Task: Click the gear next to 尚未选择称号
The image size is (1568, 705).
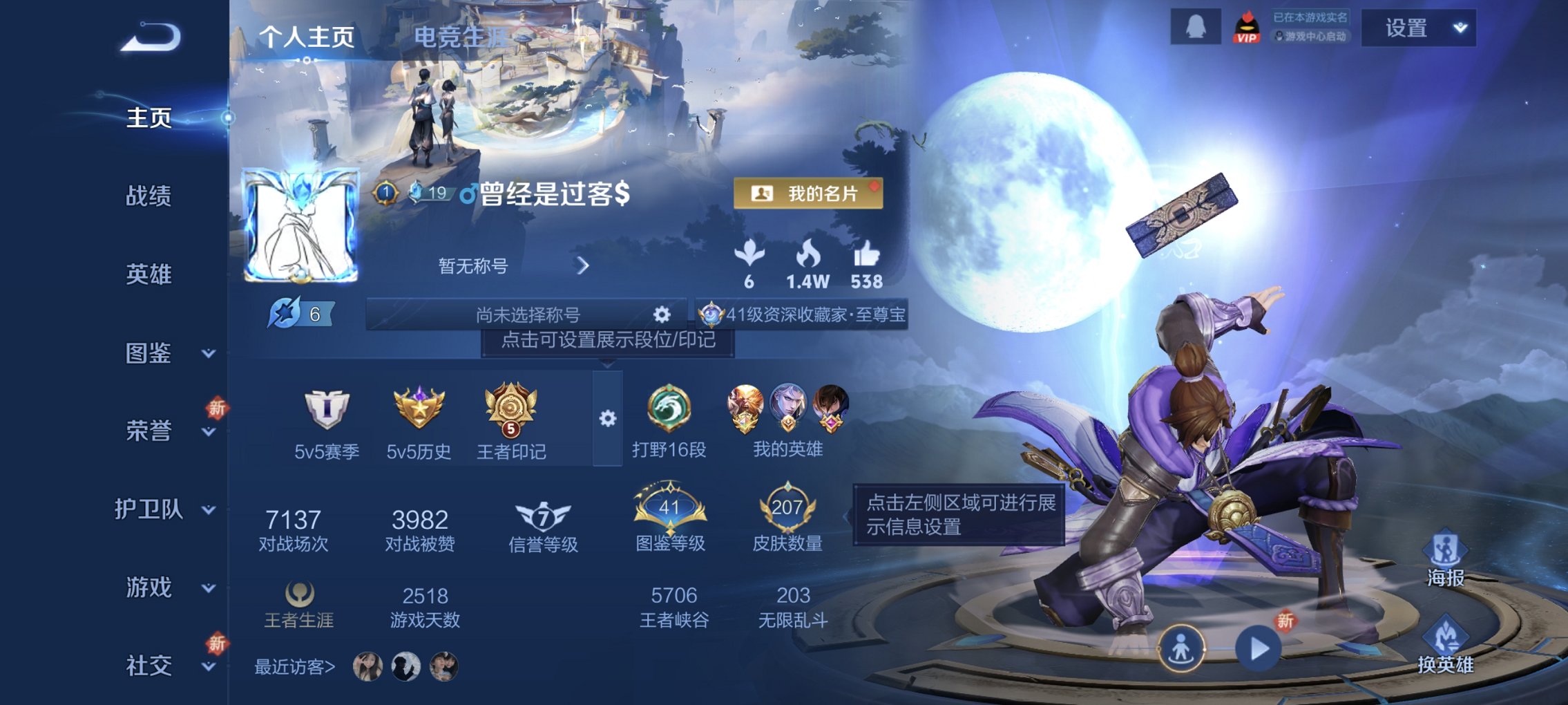Action: (662, 313)
